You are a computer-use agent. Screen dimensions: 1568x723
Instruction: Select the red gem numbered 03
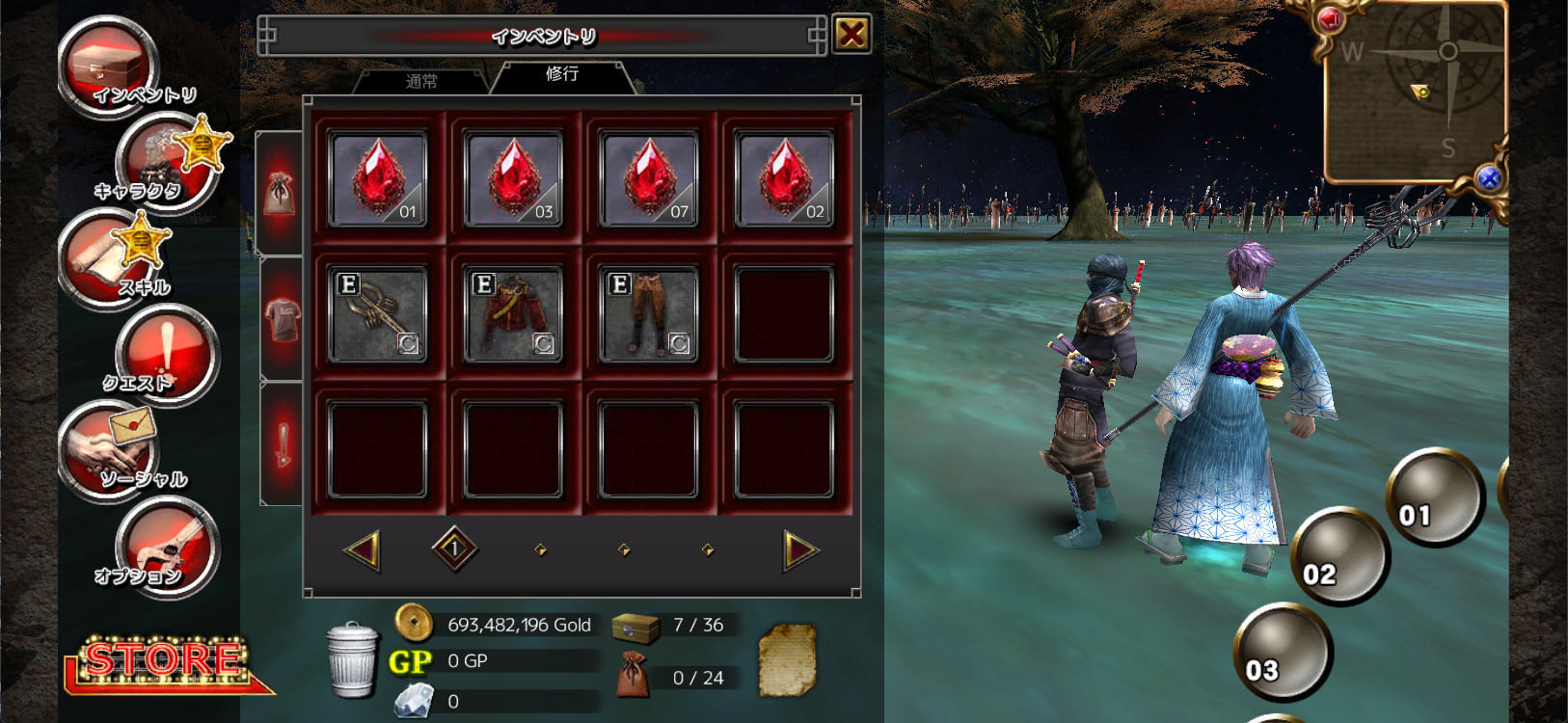[513, 178]
